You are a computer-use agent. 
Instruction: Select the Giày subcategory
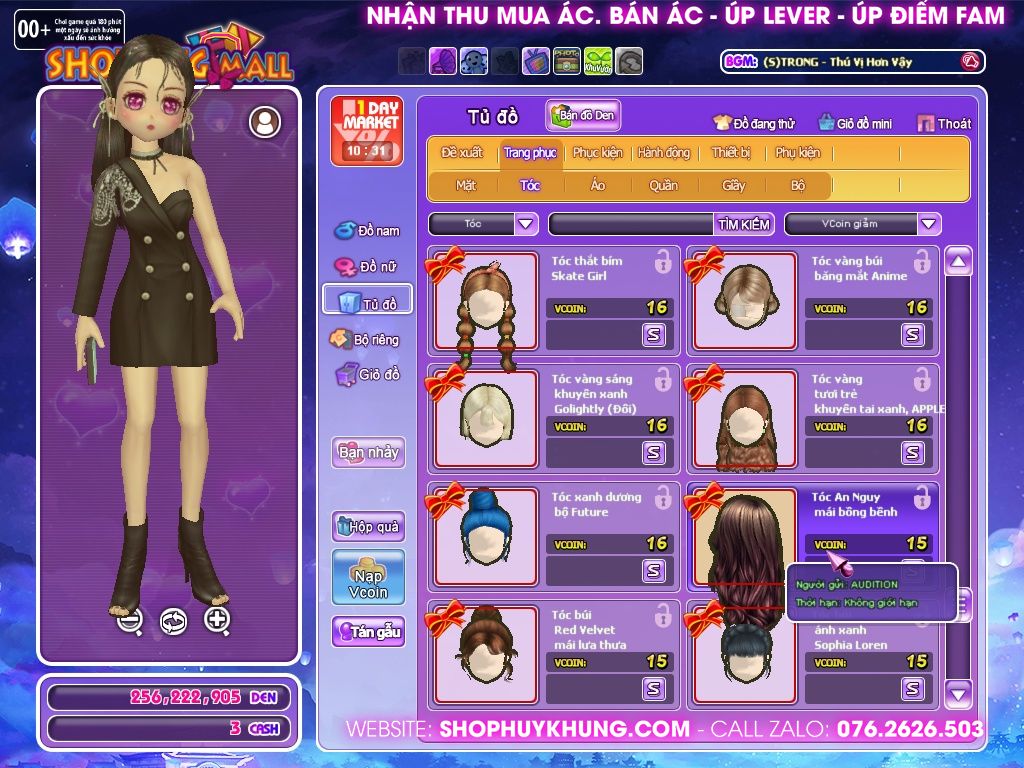pos(733,185)
